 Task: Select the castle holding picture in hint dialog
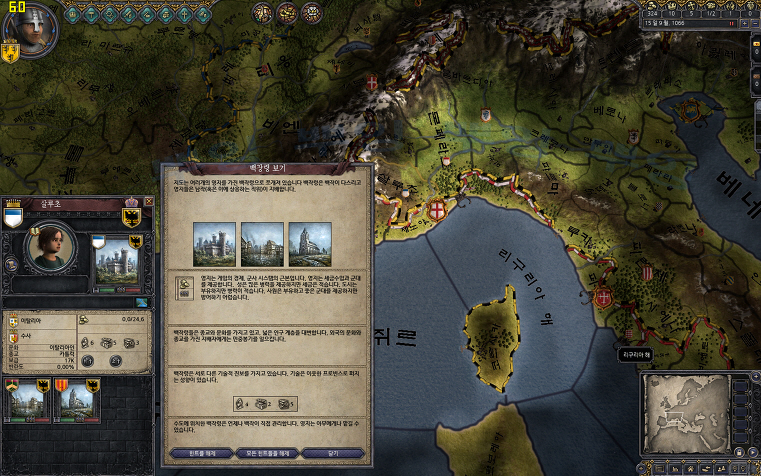[x=214, y=243]
